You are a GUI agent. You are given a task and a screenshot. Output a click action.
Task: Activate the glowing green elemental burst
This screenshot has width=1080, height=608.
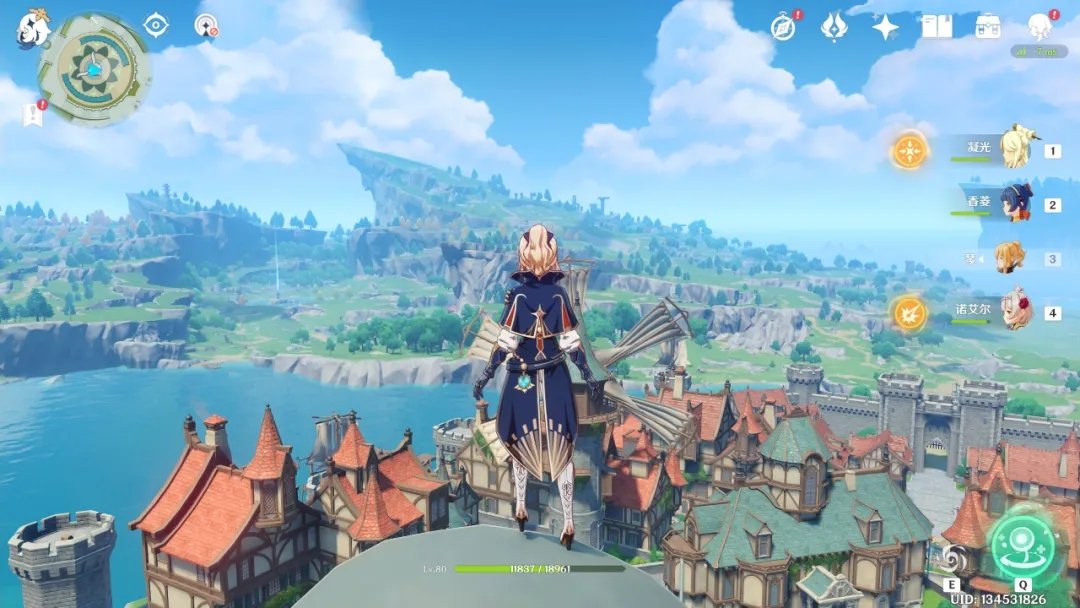pyautogui.click(x=1022, y=548)
